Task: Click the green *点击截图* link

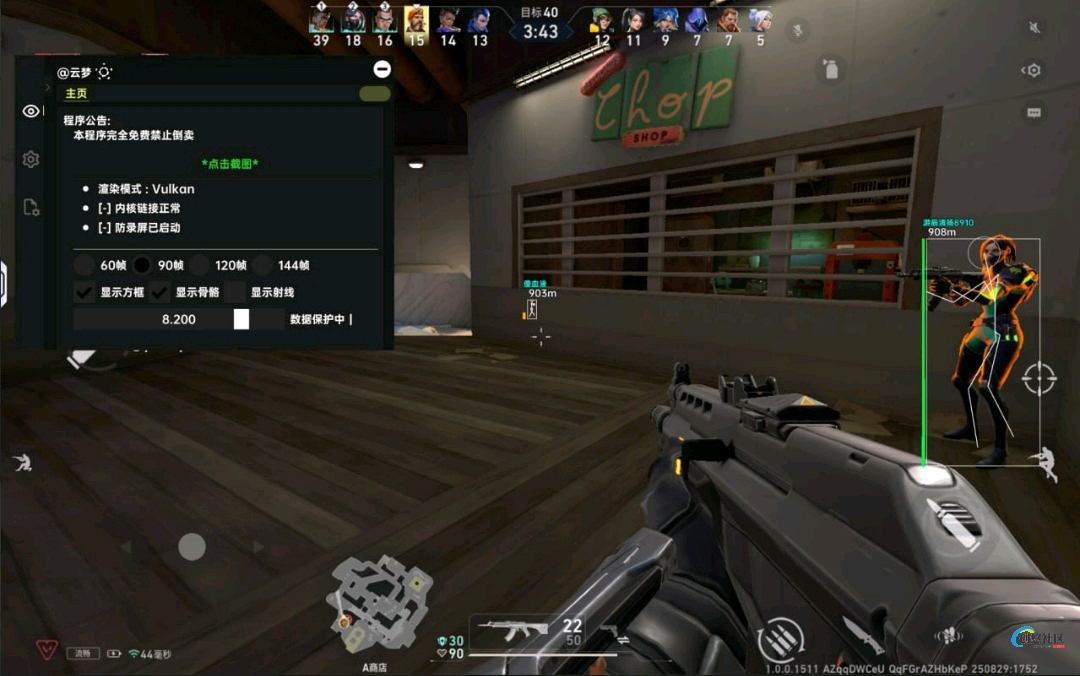Action: pos(236,164)
